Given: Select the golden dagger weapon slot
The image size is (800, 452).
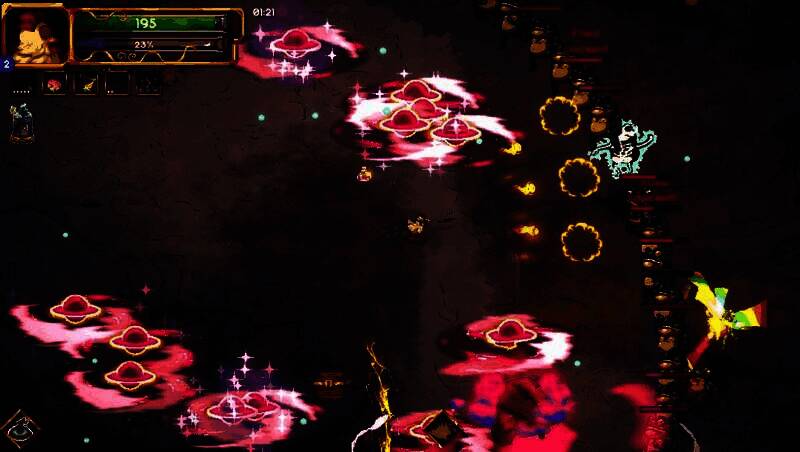Looking at the screenshot, I should click(86, 85).
